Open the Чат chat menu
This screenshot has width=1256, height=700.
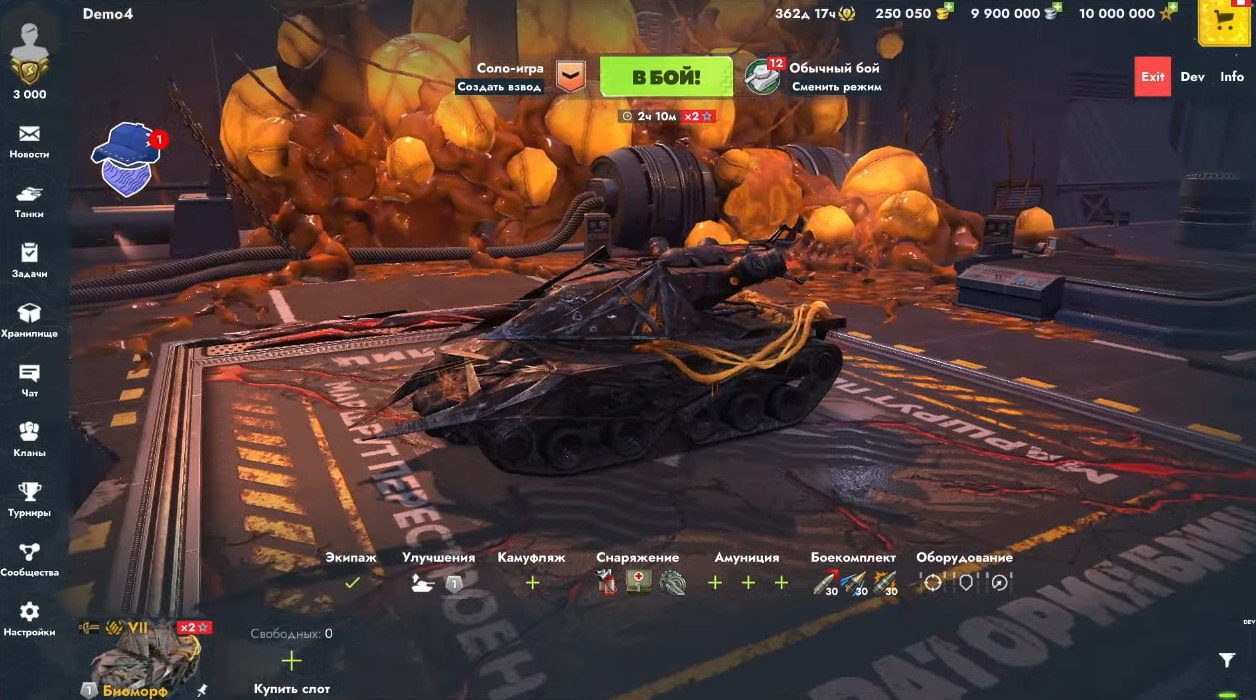coord(29,380)
